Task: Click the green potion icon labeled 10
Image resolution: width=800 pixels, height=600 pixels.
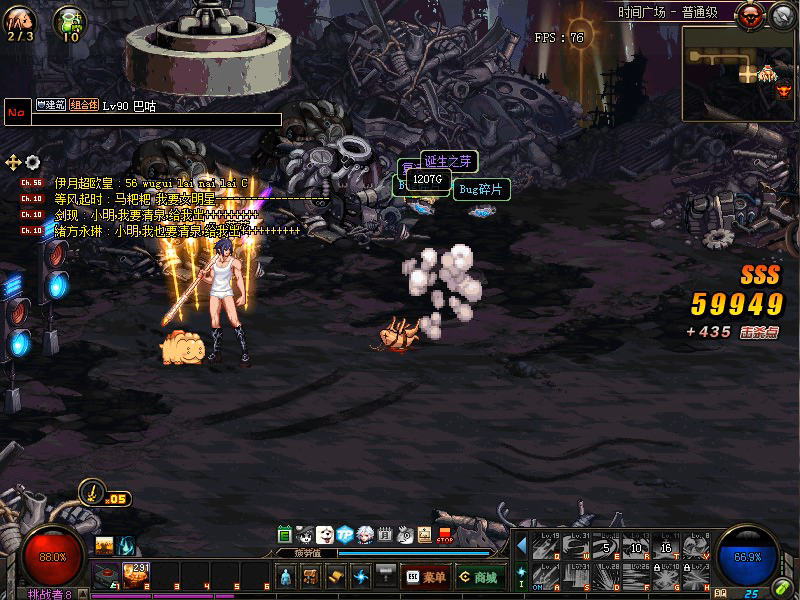Action: tap(70, 20)
